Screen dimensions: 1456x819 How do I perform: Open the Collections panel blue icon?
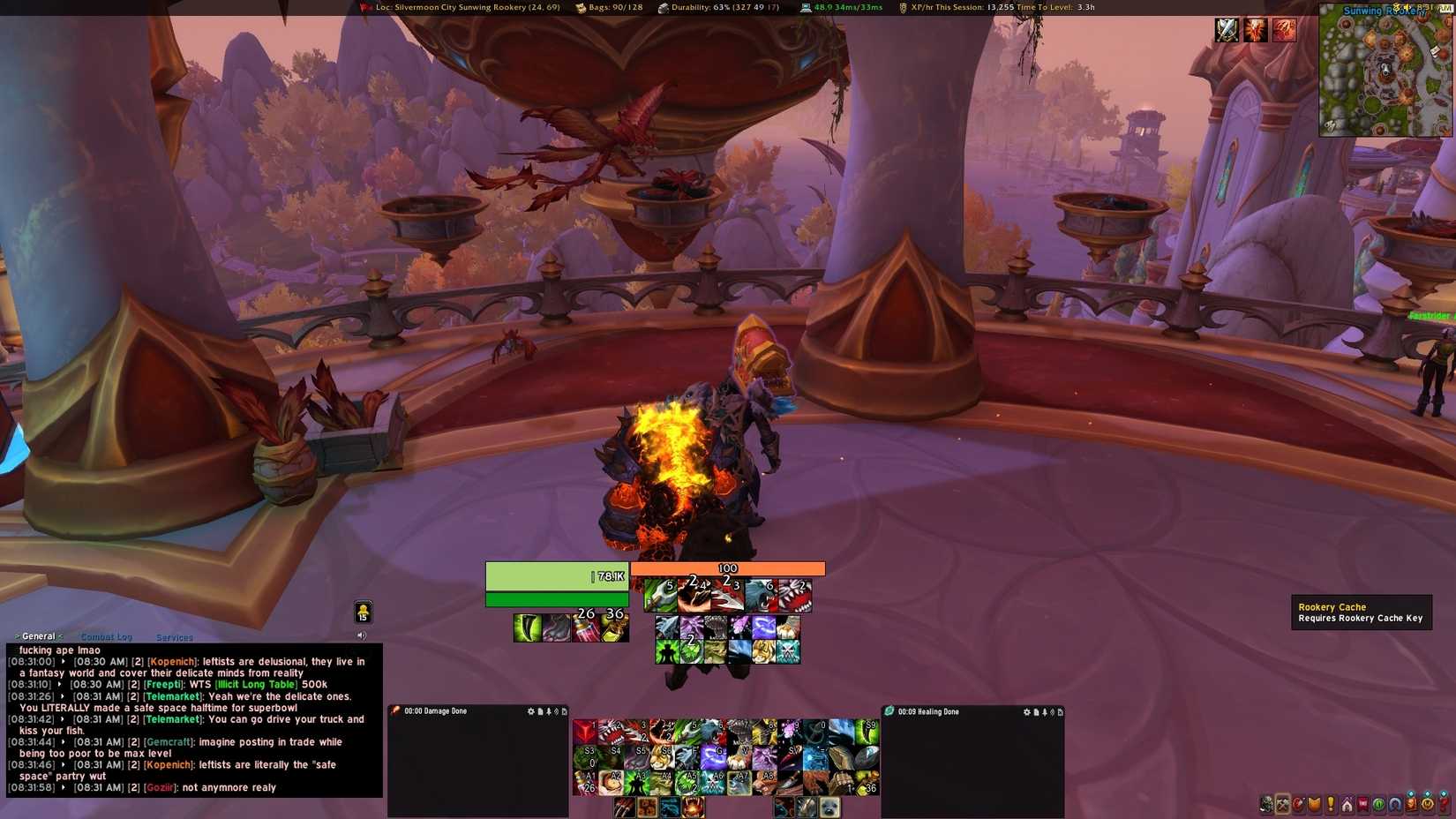[1394, 803]
